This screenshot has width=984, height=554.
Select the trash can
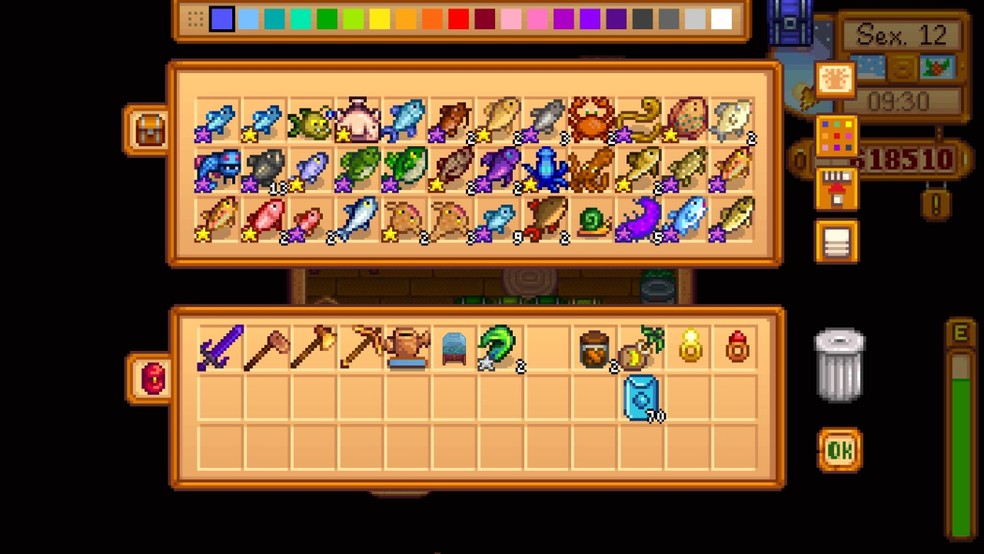tap(839, 365)
